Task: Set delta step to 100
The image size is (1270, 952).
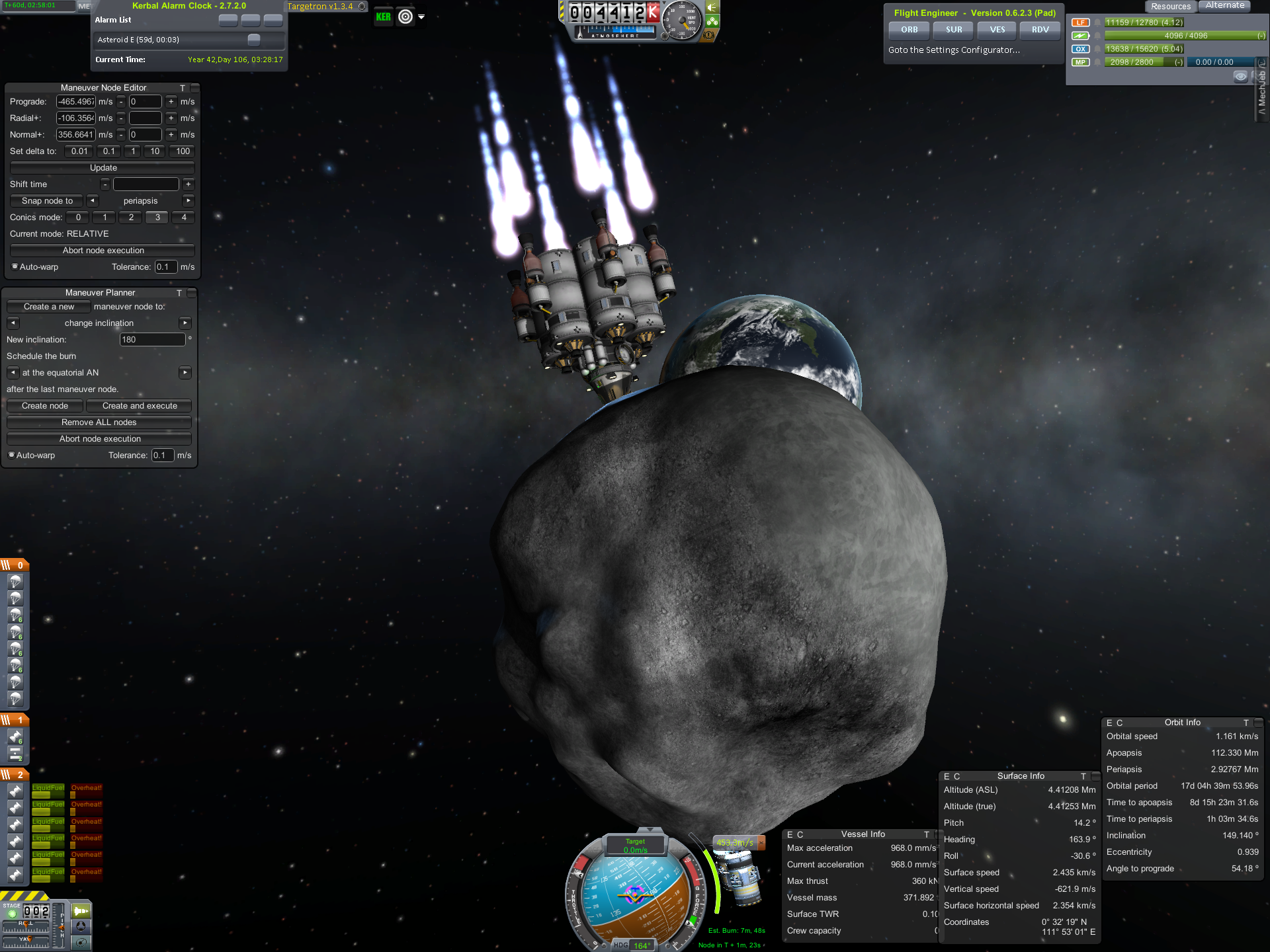Action: tap(183, 151)
